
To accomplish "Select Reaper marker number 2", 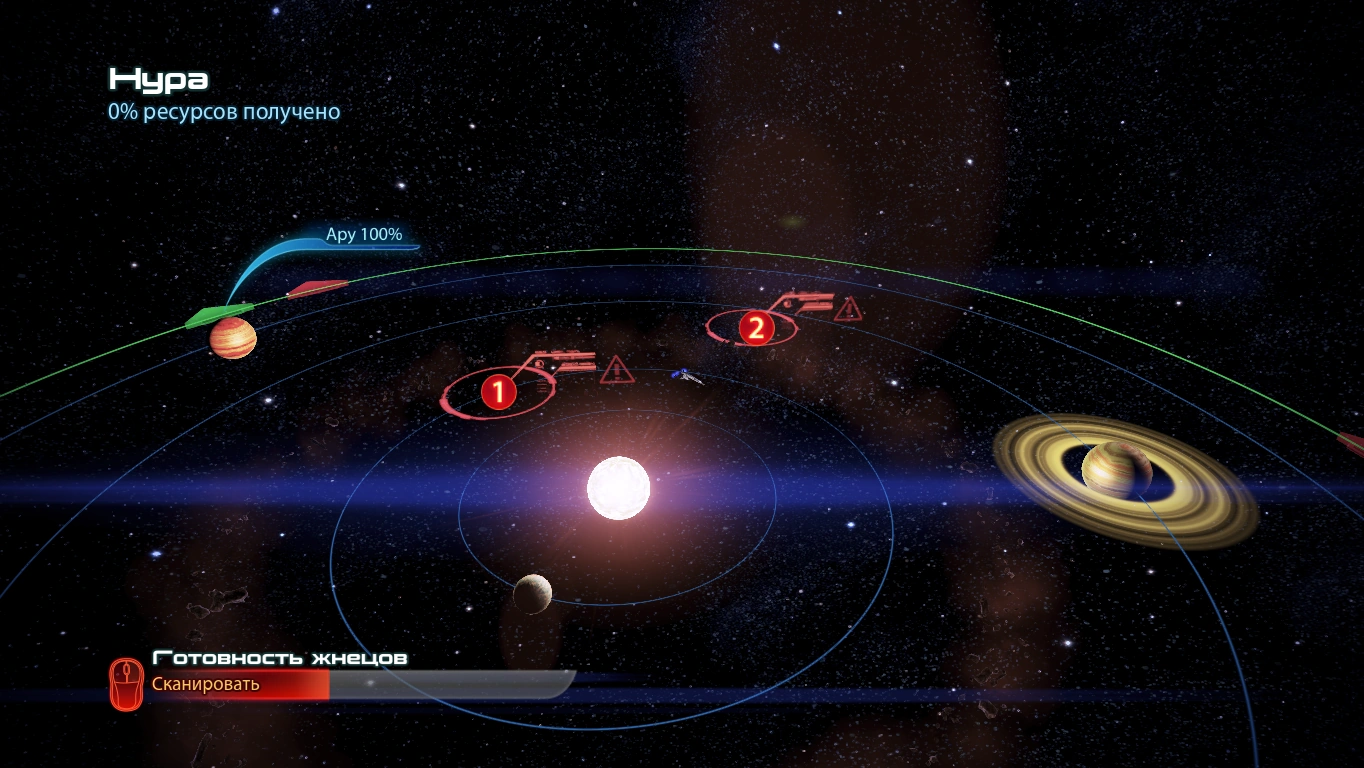I will (756, 327).
